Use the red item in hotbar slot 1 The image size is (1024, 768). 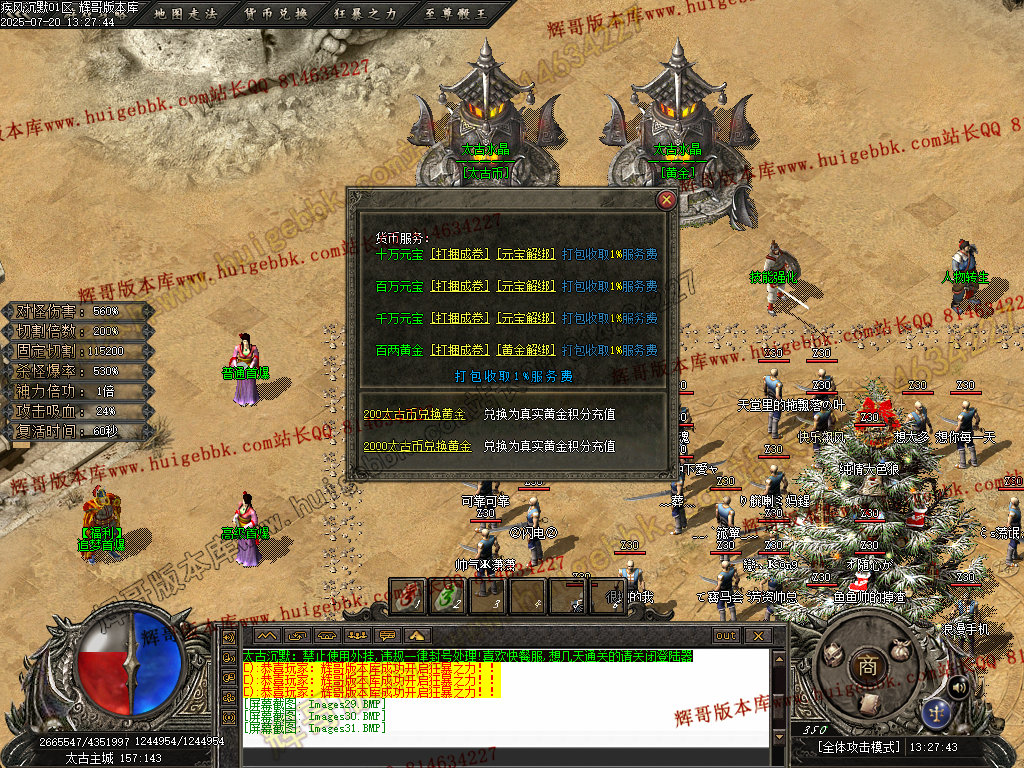pos(406,597)
